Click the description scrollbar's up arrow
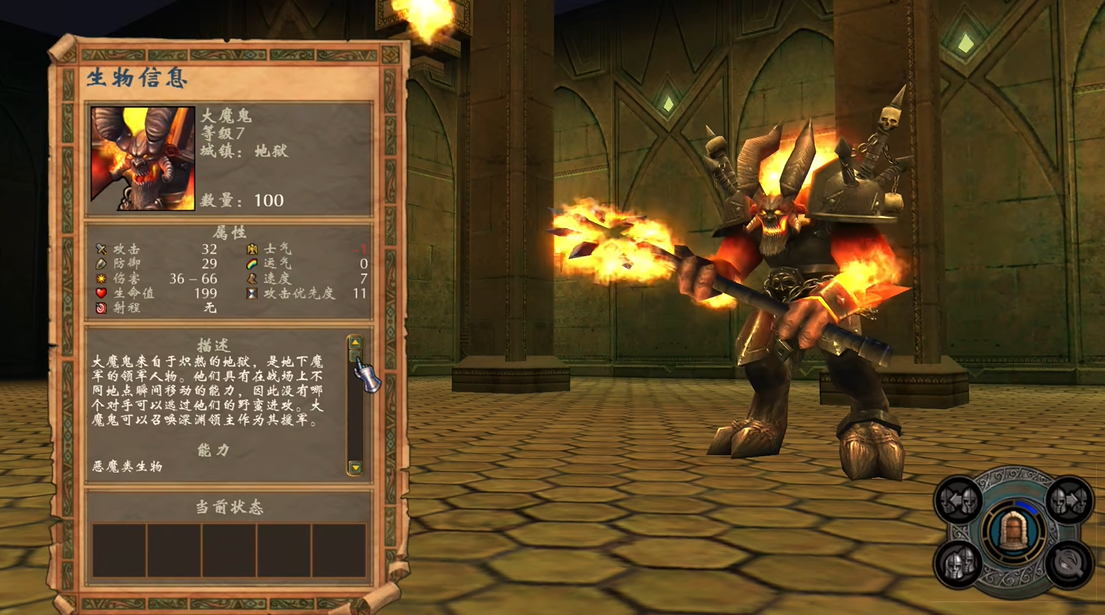 (x=354, y=343)
